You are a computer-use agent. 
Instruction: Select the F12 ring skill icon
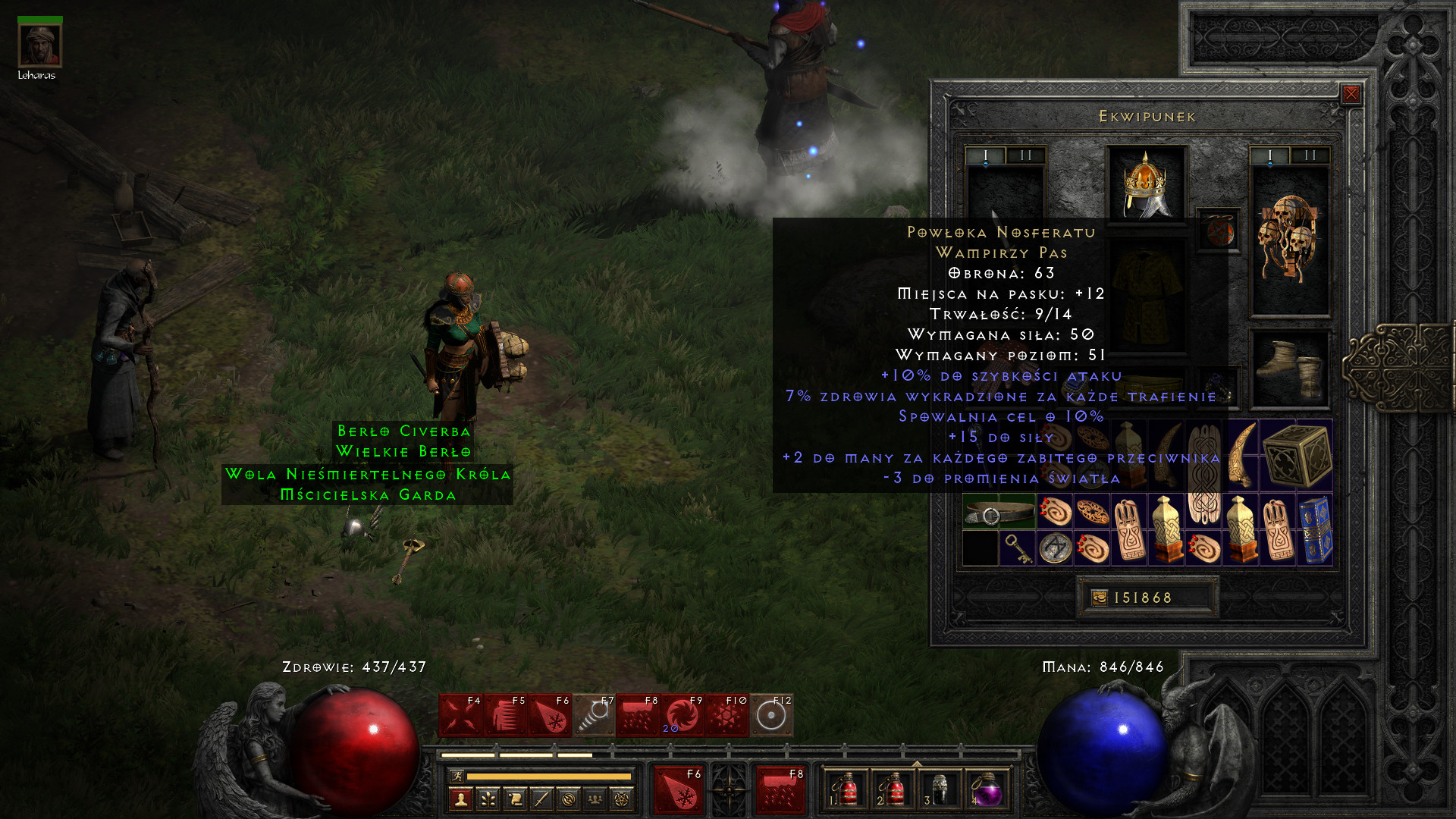(x=771, y=715)
